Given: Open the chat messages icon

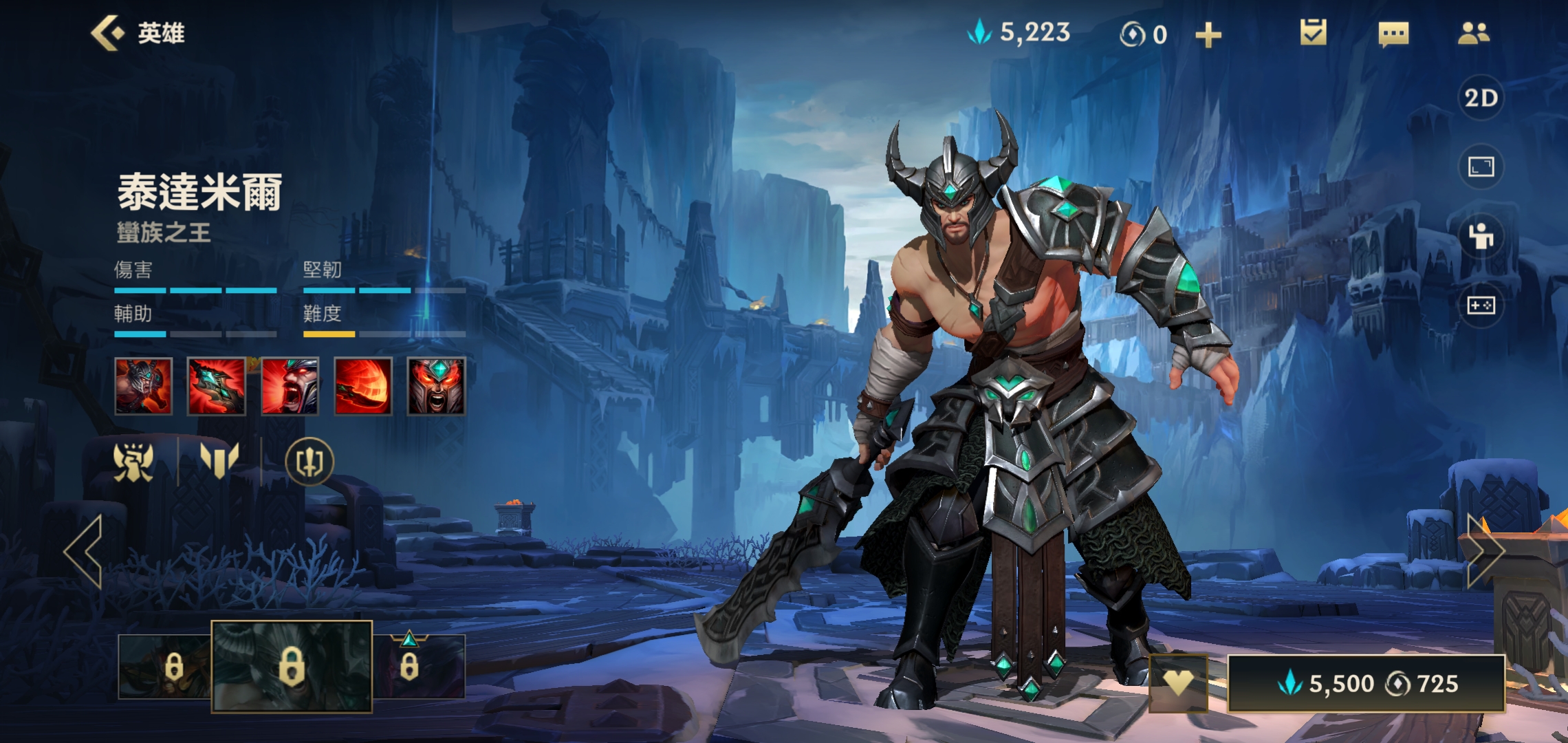Looking at the screenshot, I should (x=1393, y=34).
